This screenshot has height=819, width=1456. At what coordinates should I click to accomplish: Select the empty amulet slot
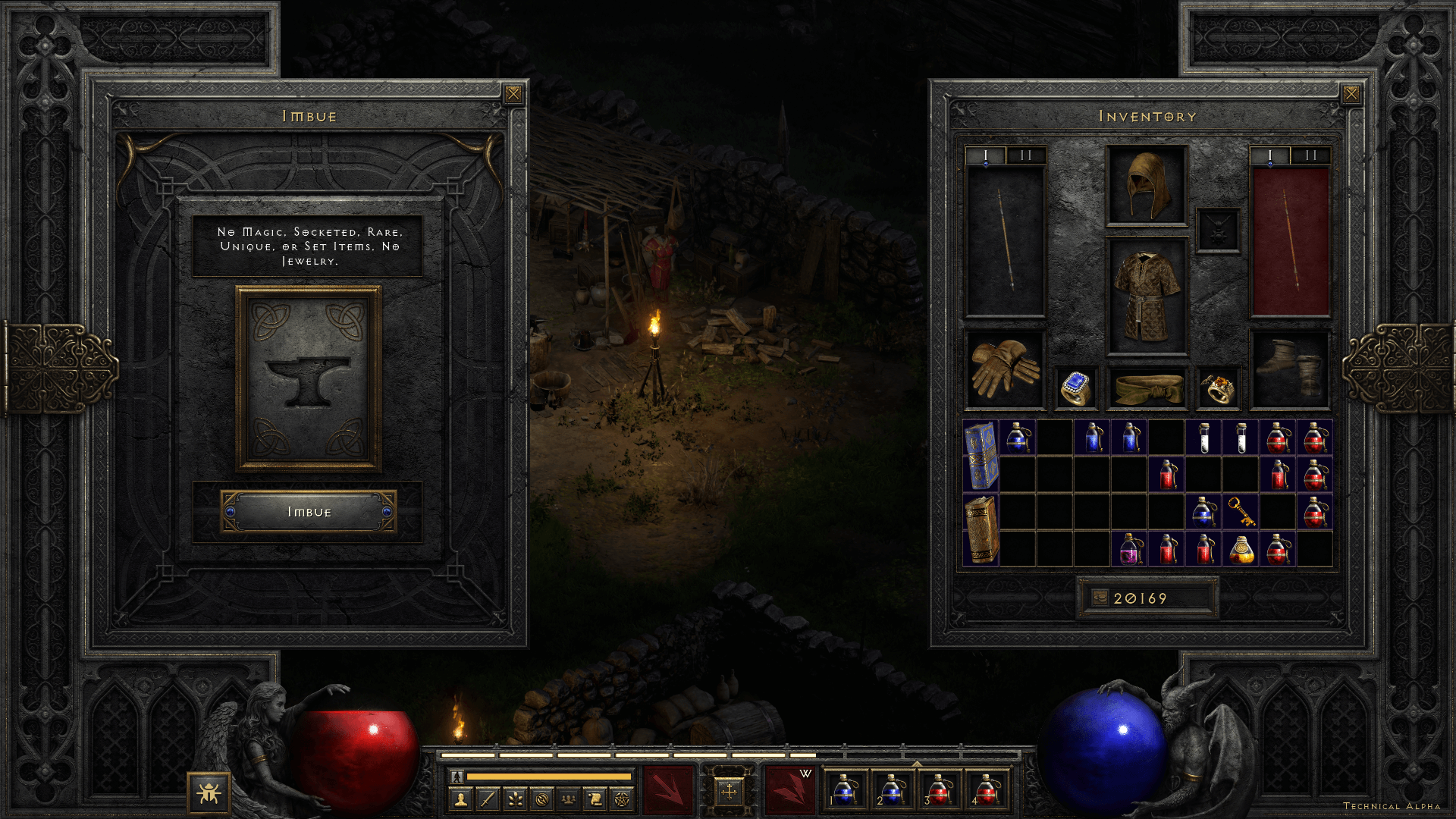pos(1218,230)
